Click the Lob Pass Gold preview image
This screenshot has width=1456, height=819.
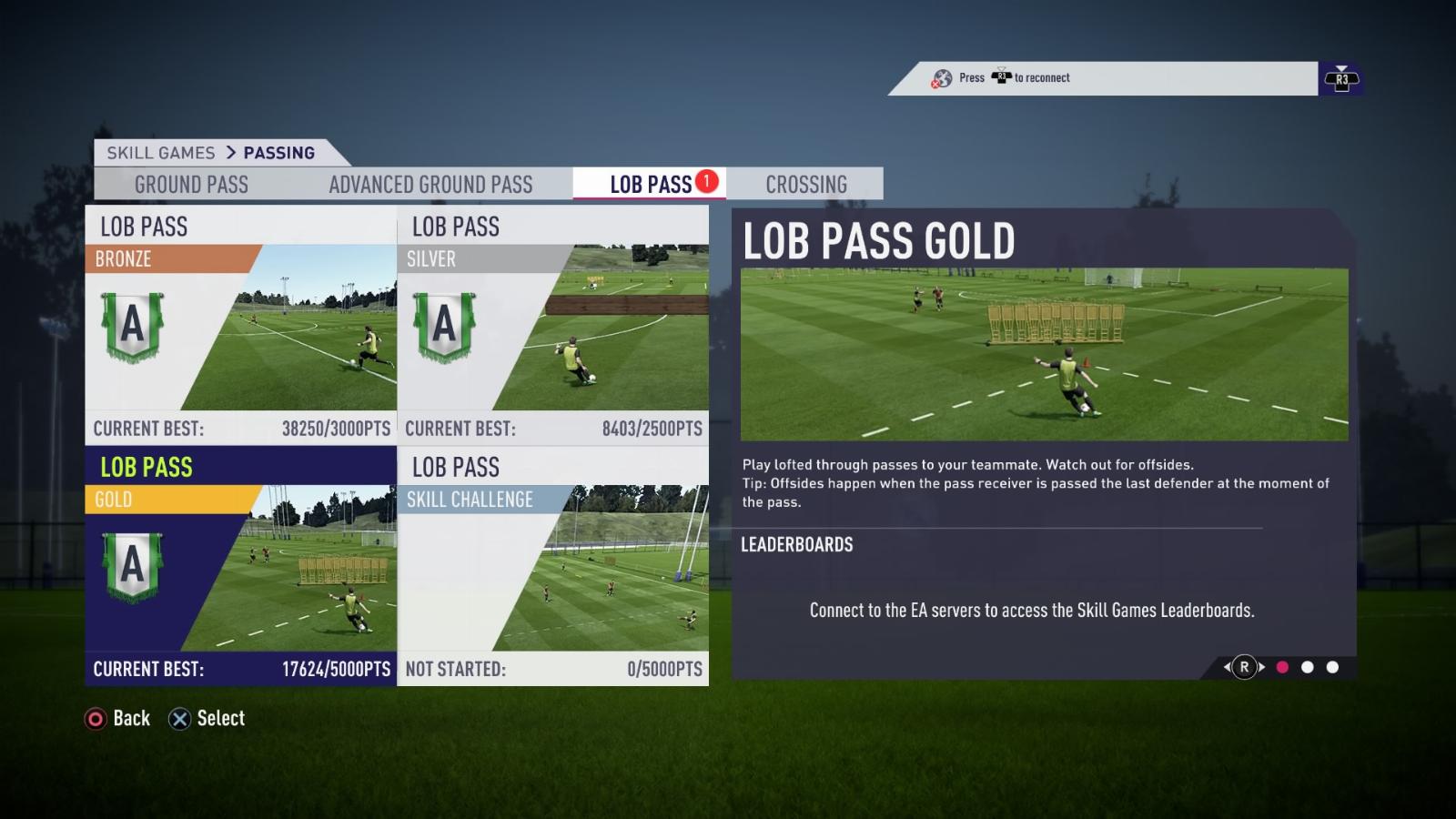coord(1044,354)
